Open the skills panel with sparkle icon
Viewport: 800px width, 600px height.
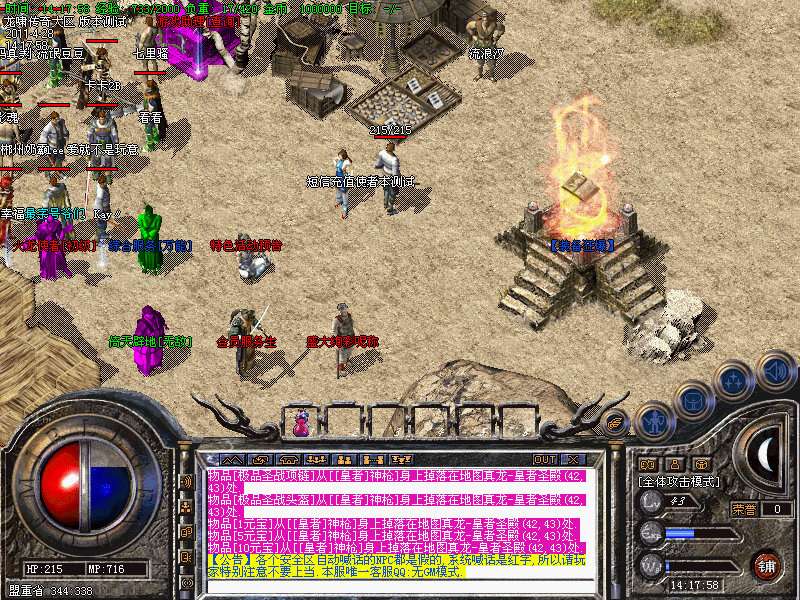[x=733, y=381]
